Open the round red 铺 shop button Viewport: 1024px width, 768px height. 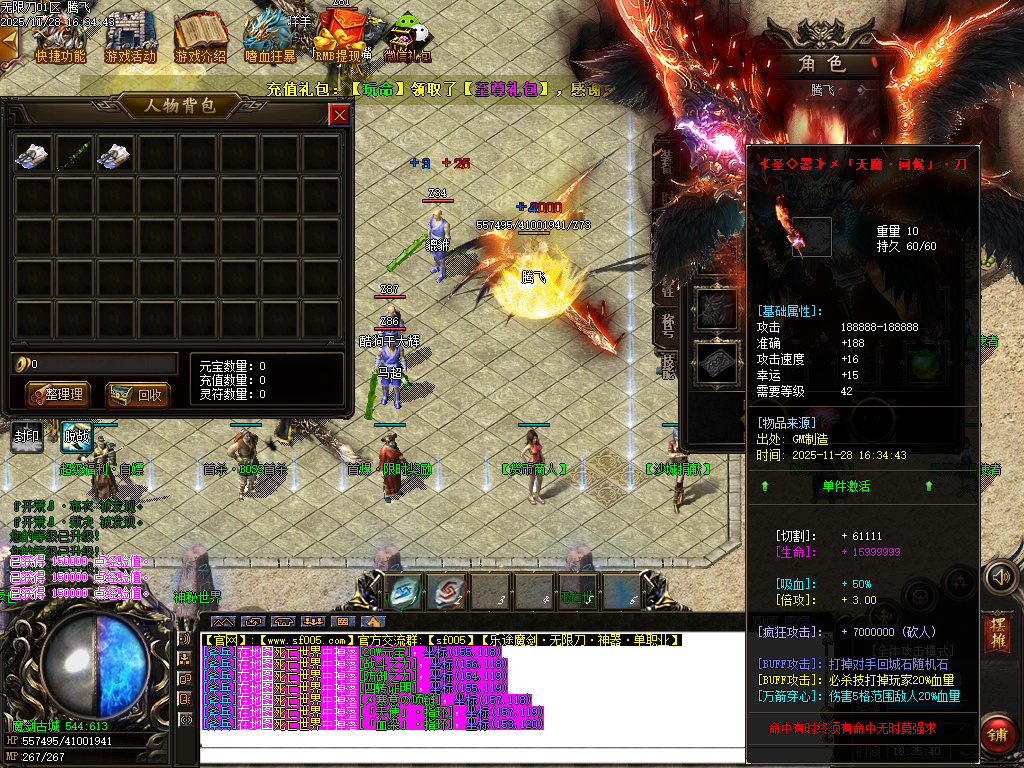coord(997,734)
